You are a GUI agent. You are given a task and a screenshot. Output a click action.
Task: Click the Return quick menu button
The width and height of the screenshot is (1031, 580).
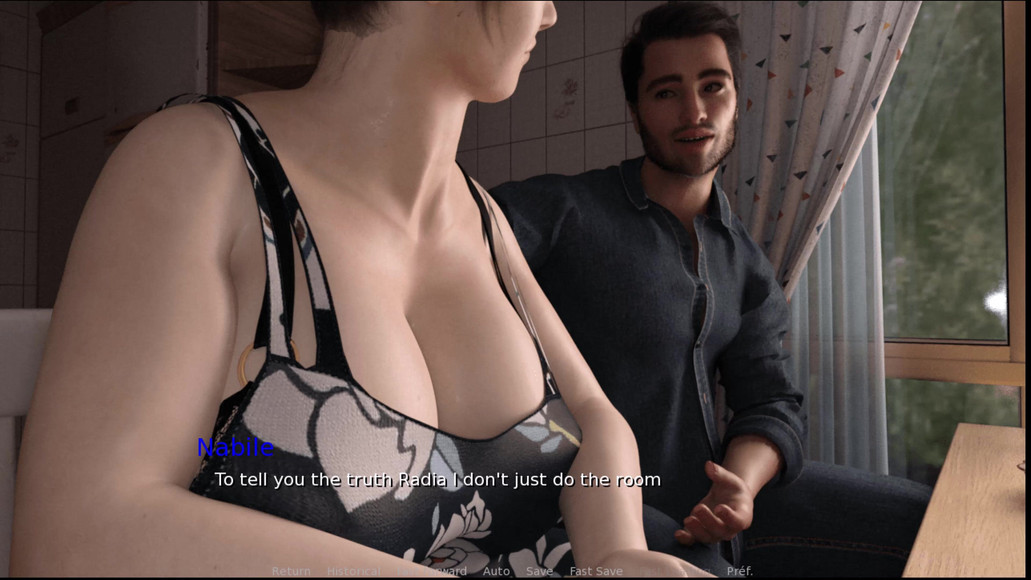[x=291, y=571]
